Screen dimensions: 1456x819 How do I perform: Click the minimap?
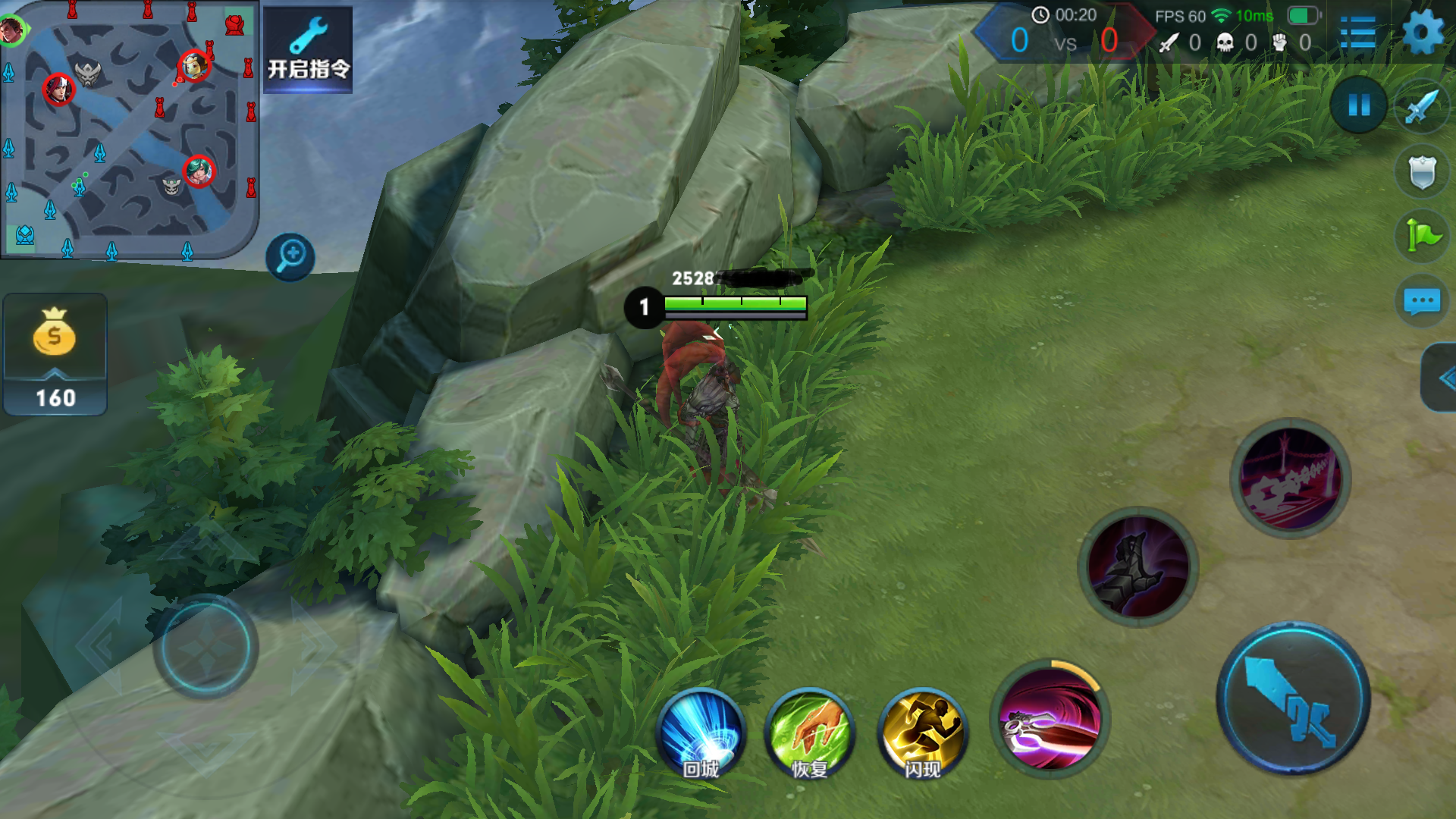[x=129, y=129]
